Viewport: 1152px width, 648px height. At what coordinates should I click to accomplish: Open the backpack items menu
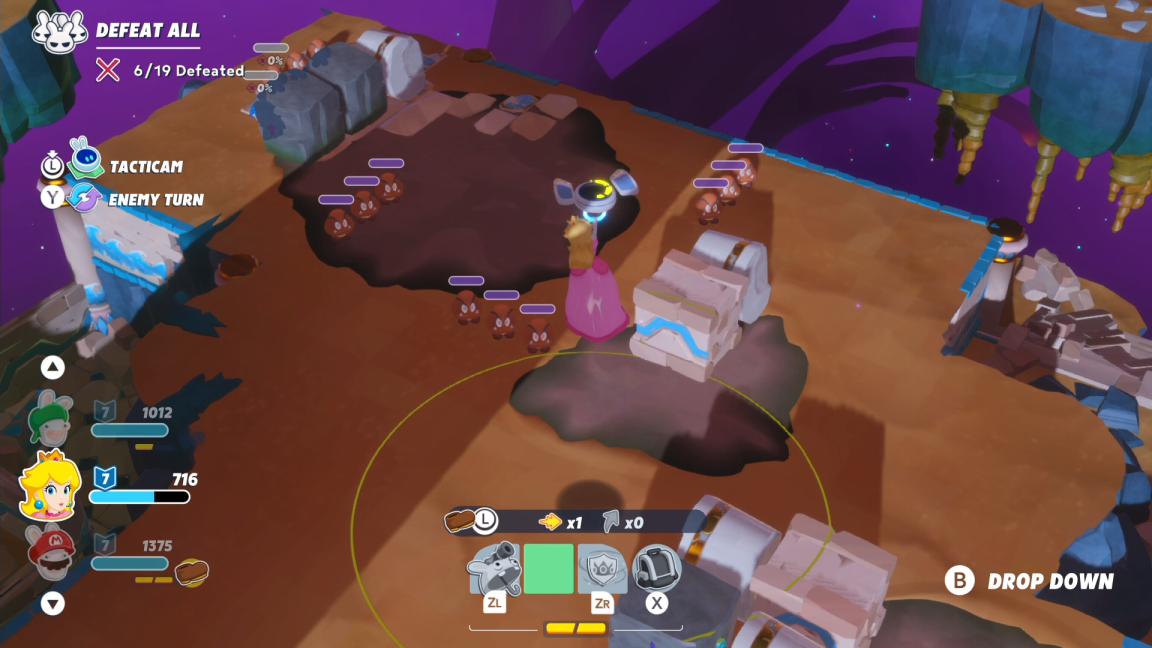657,569
